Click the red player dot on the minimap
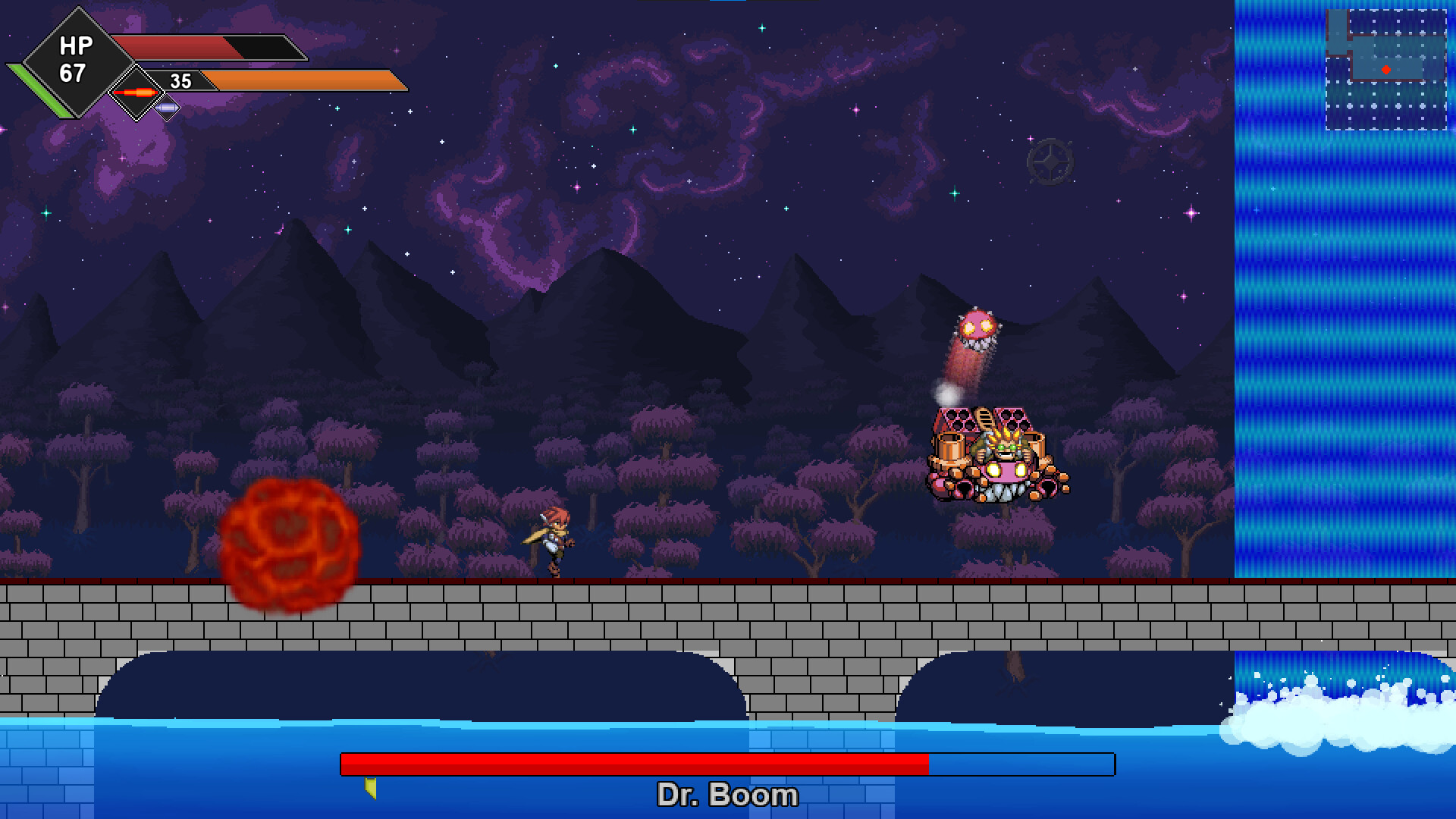The image size is (1456, 819). pyautogui.click(x=1387, y=67)
